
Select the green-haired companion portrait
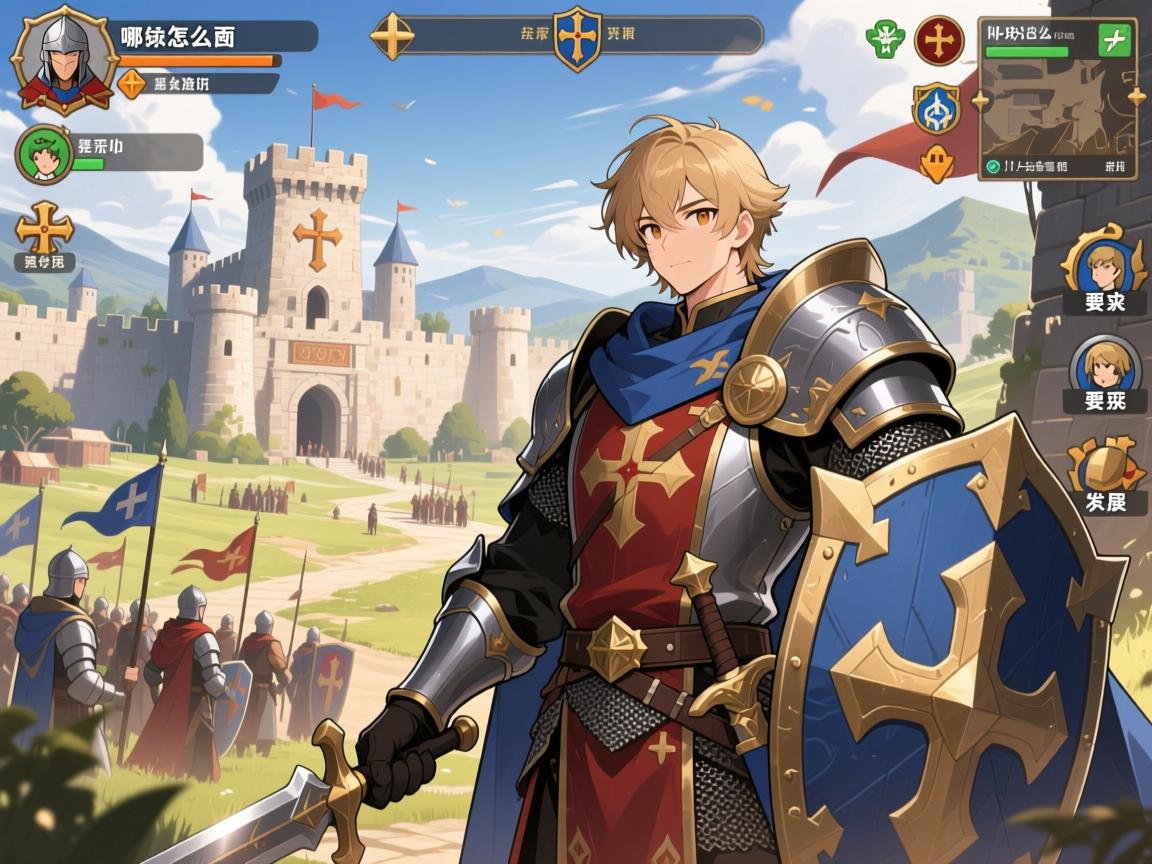click(44, 153)
